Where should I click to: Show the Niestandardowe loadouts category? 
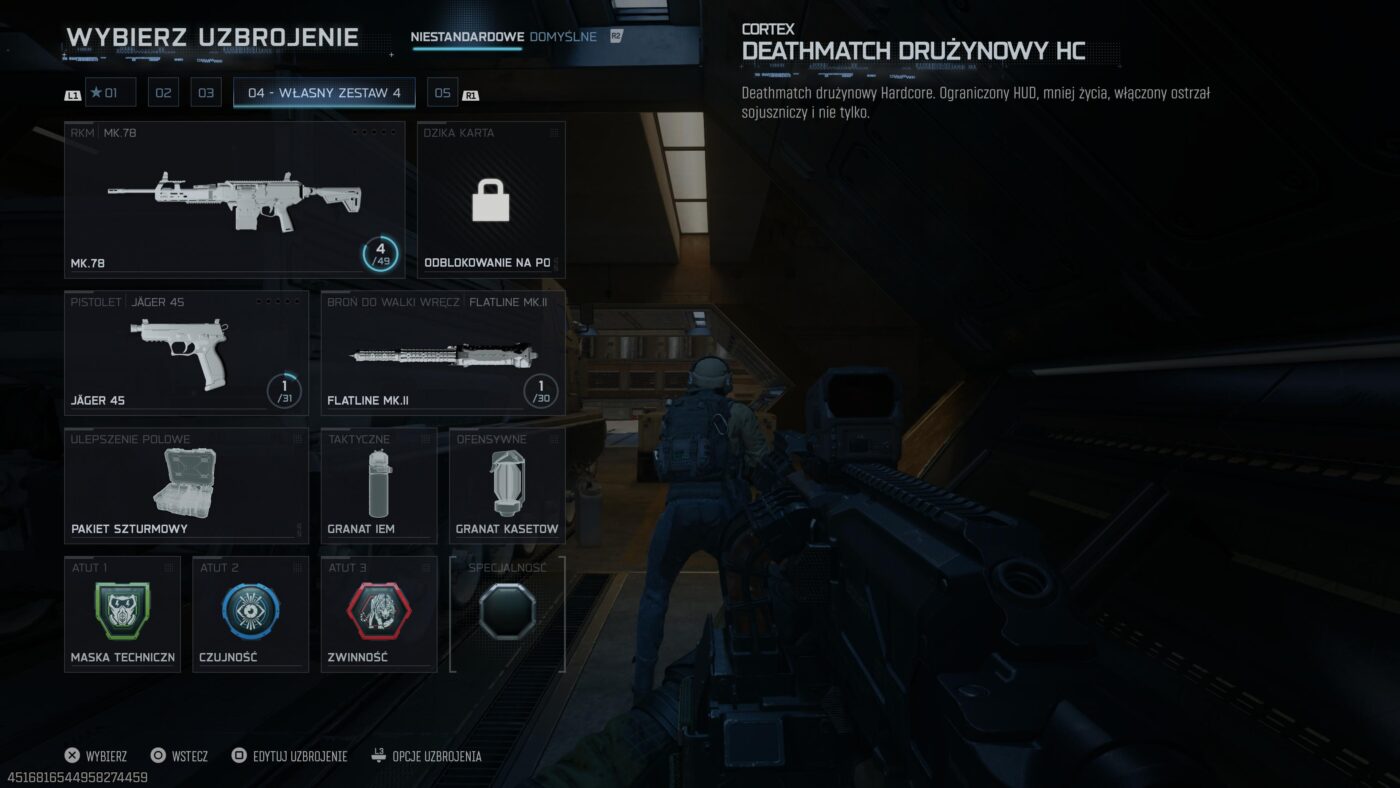click(467, 37)
